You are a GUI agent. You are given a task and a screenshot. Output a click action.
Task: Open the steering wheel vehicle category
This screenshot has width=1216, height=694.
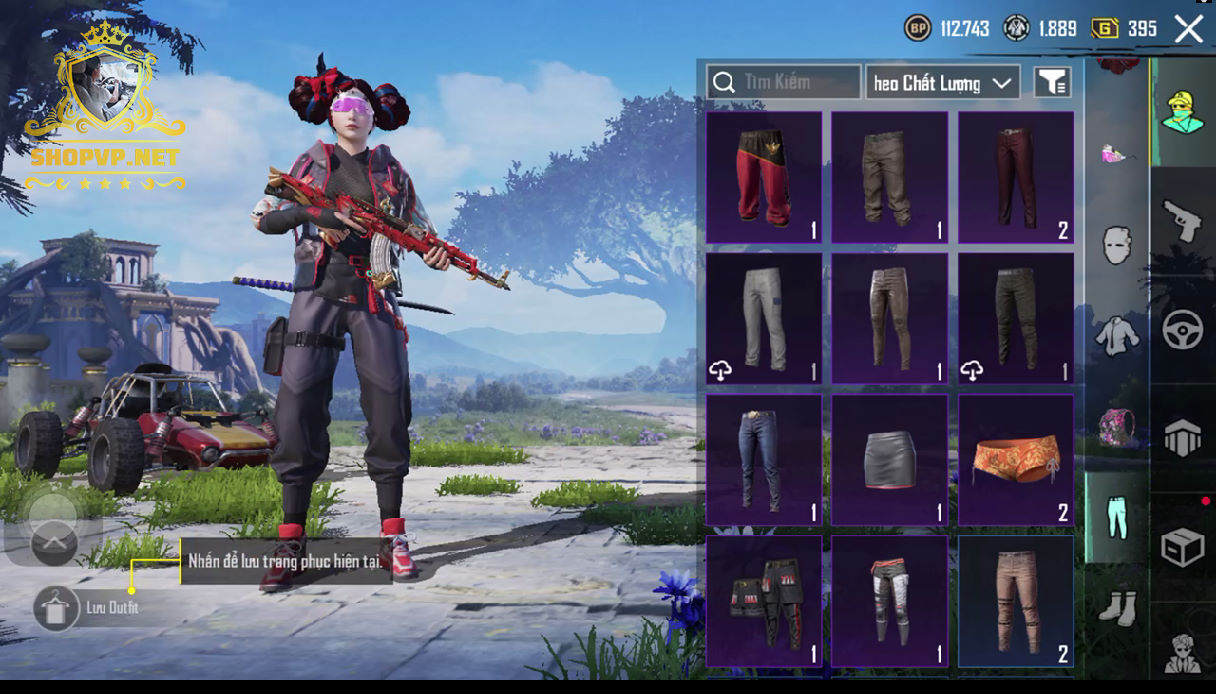tap(1182, 330)
